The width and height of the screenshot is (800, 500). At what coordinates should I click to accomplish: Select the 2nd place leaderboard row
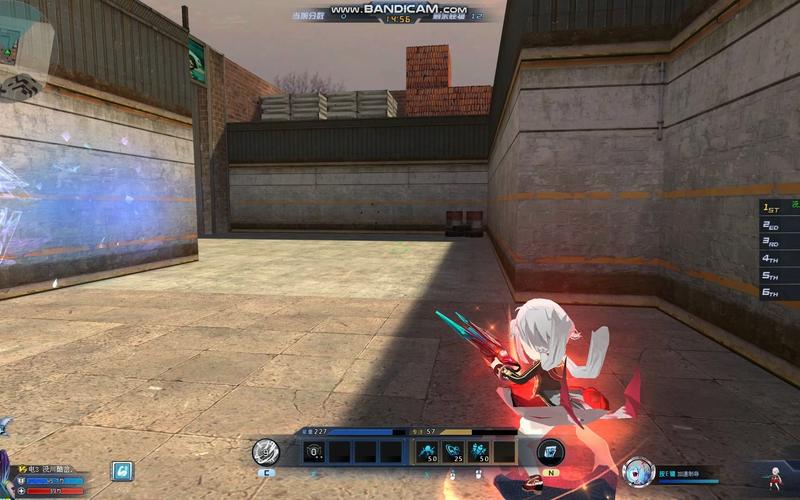tap(779, 225)
